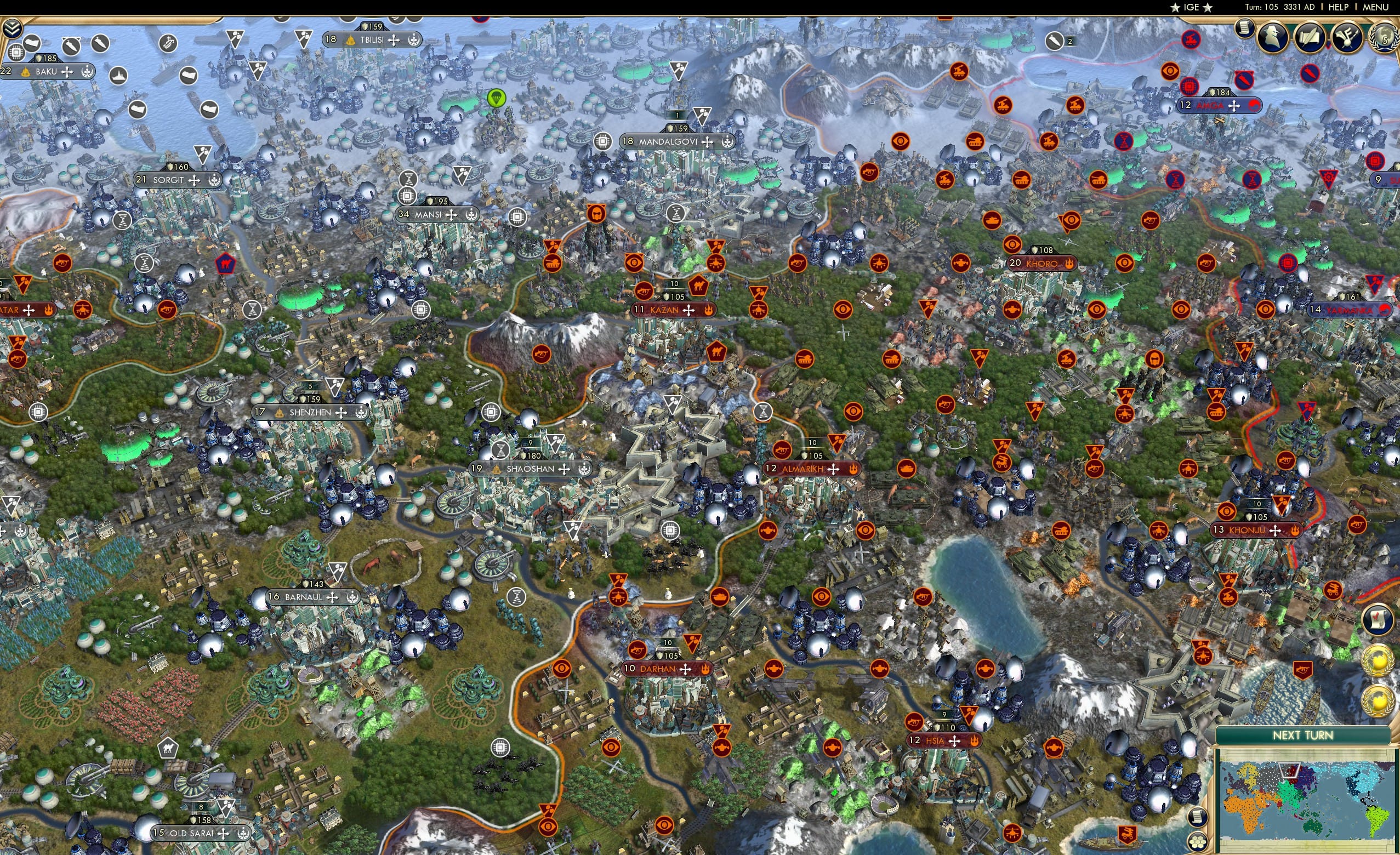Click the green airdrop target marker
Viewport: 1400px width, 855px height.
[497, 98]
